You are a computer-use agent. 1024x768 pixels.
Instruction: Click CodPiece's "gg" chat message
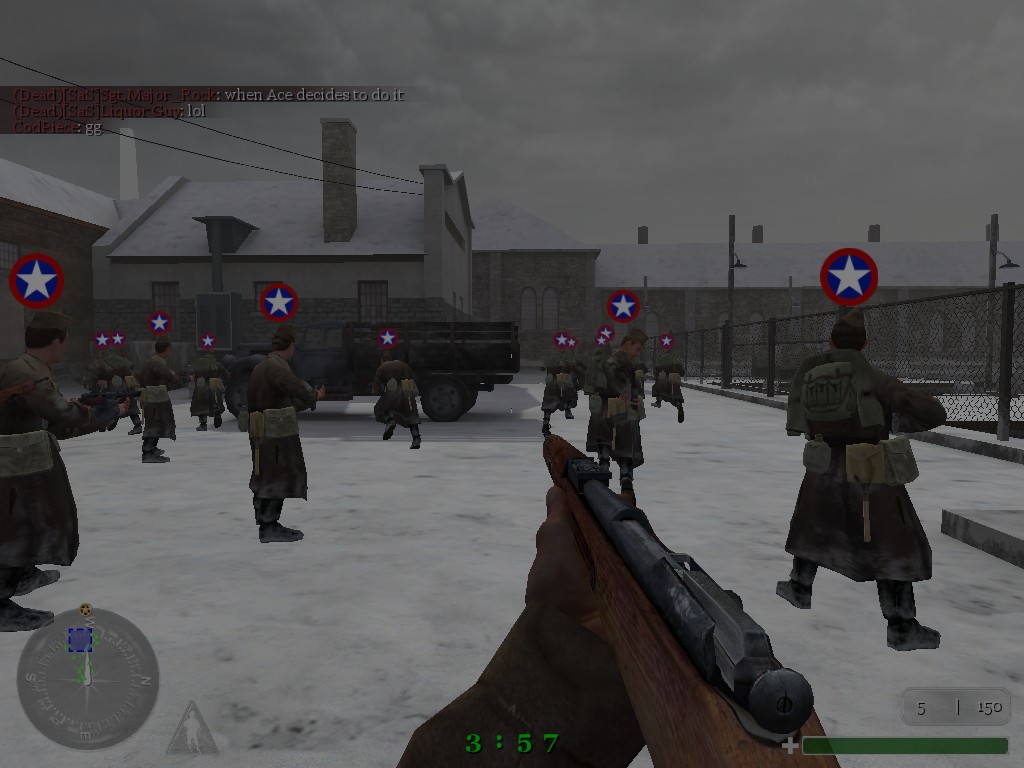[57, 128]
